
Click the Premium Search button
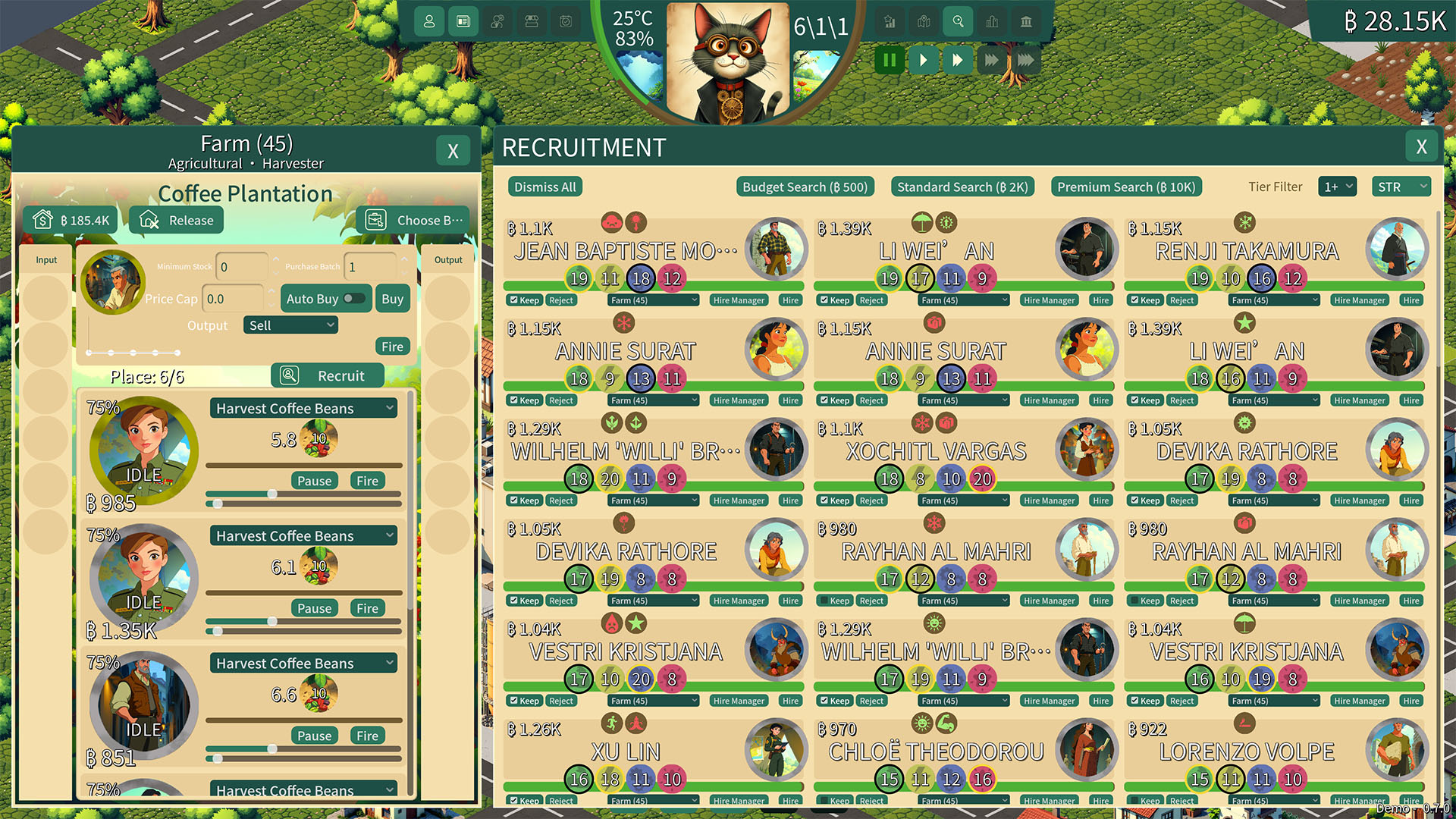click(1125, 187)
